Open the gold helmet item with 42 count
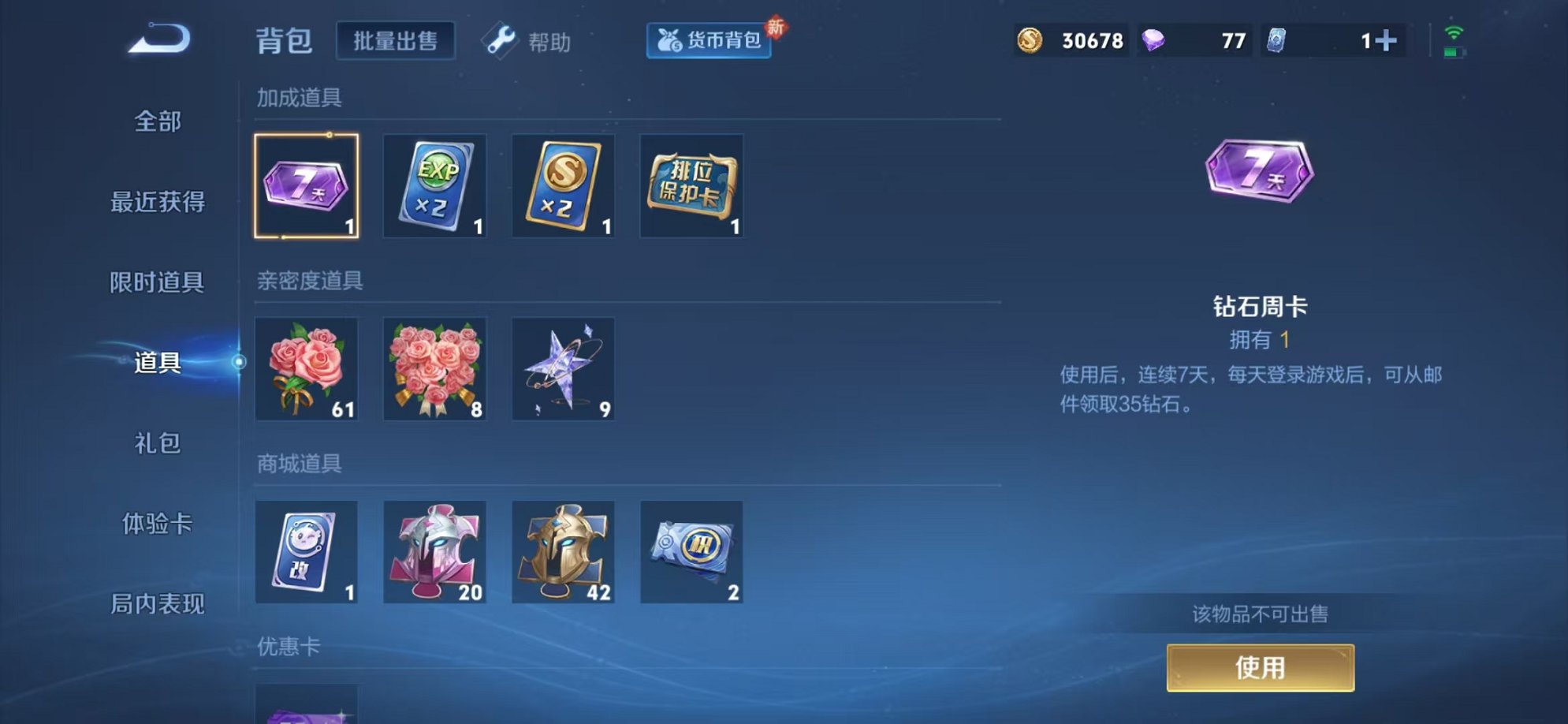 click(x=562, y=552)
